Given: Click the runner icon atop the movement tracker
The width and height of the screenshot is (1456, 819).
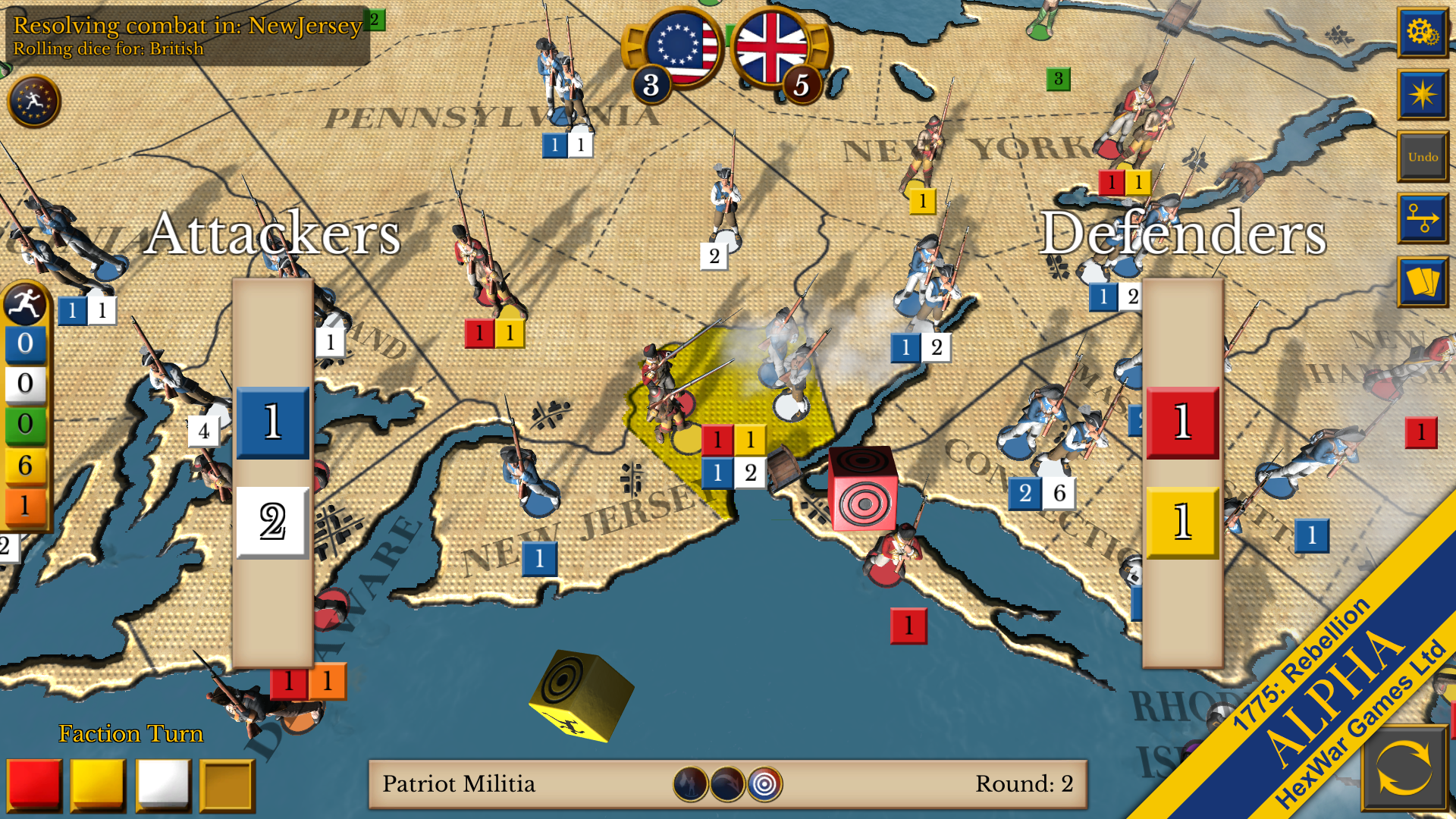Looking at the screenshot, I should click(x=25, y=306).
